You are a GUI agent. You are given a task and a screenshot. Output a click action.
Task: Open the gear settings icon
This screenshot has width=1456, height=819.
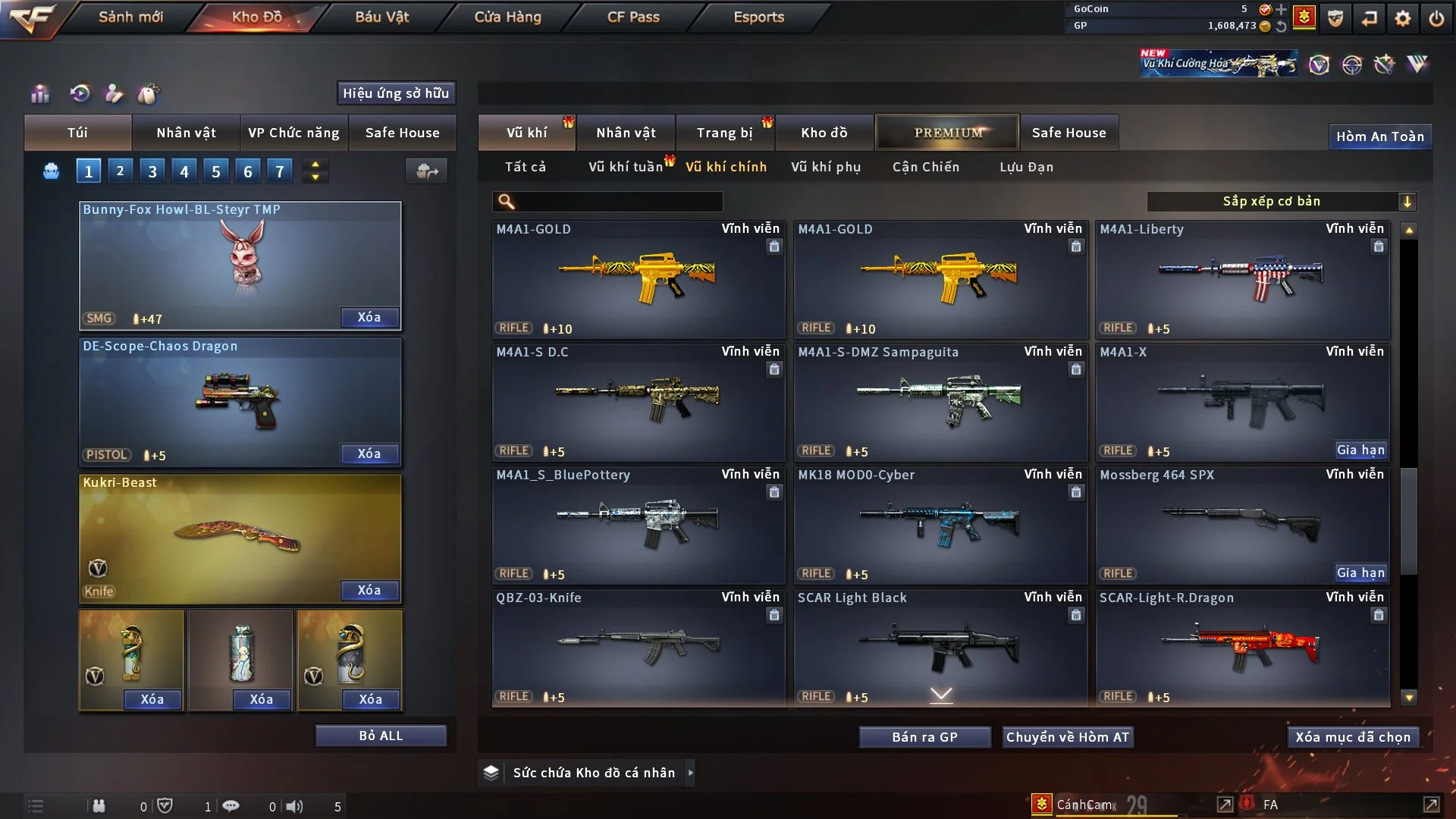click(x=1402, y=18)
